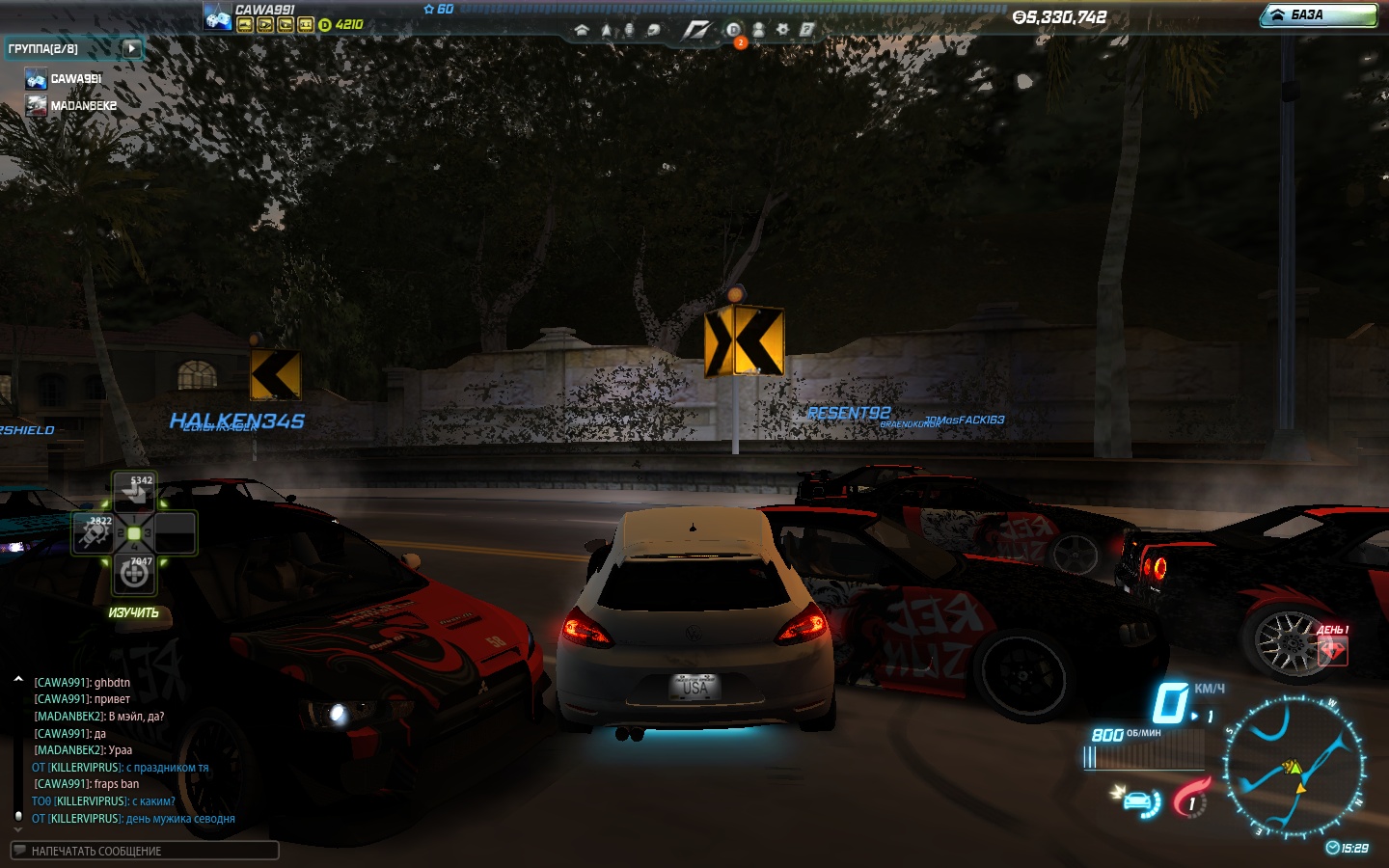Activate the left power-up slot showing 2822

tap(94, 533)
